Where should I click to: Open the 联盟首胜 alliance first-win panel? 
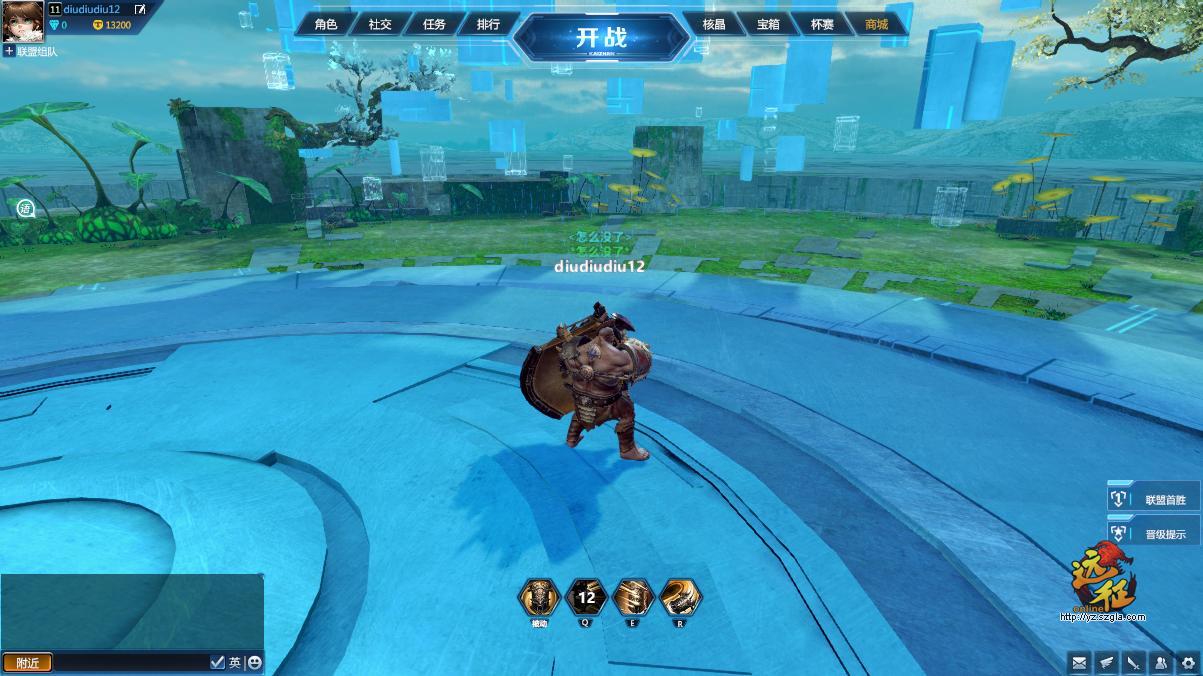pyautogui.click(x=1153, y=499)
